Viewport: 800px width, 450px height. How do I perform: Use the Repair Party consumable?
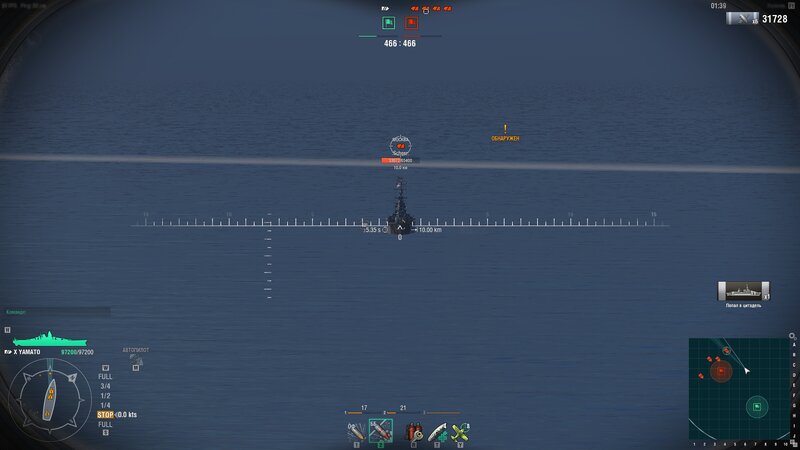(436, 432)
